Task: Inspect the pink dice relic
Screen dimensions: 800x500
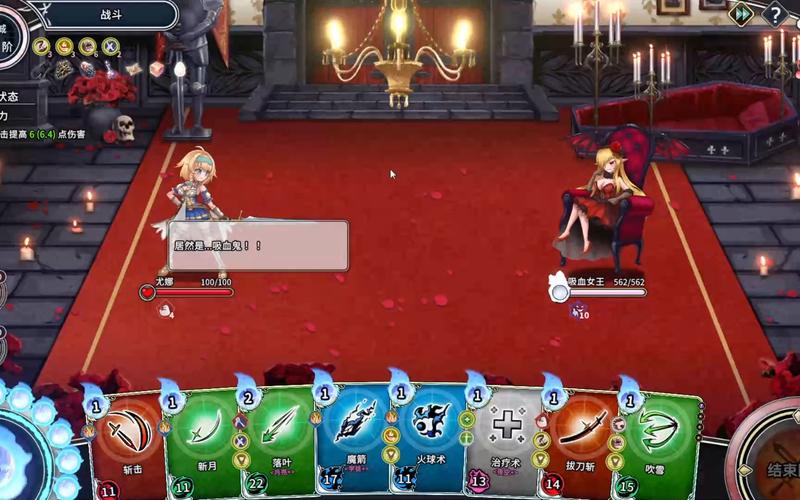Action: (156, 69)
